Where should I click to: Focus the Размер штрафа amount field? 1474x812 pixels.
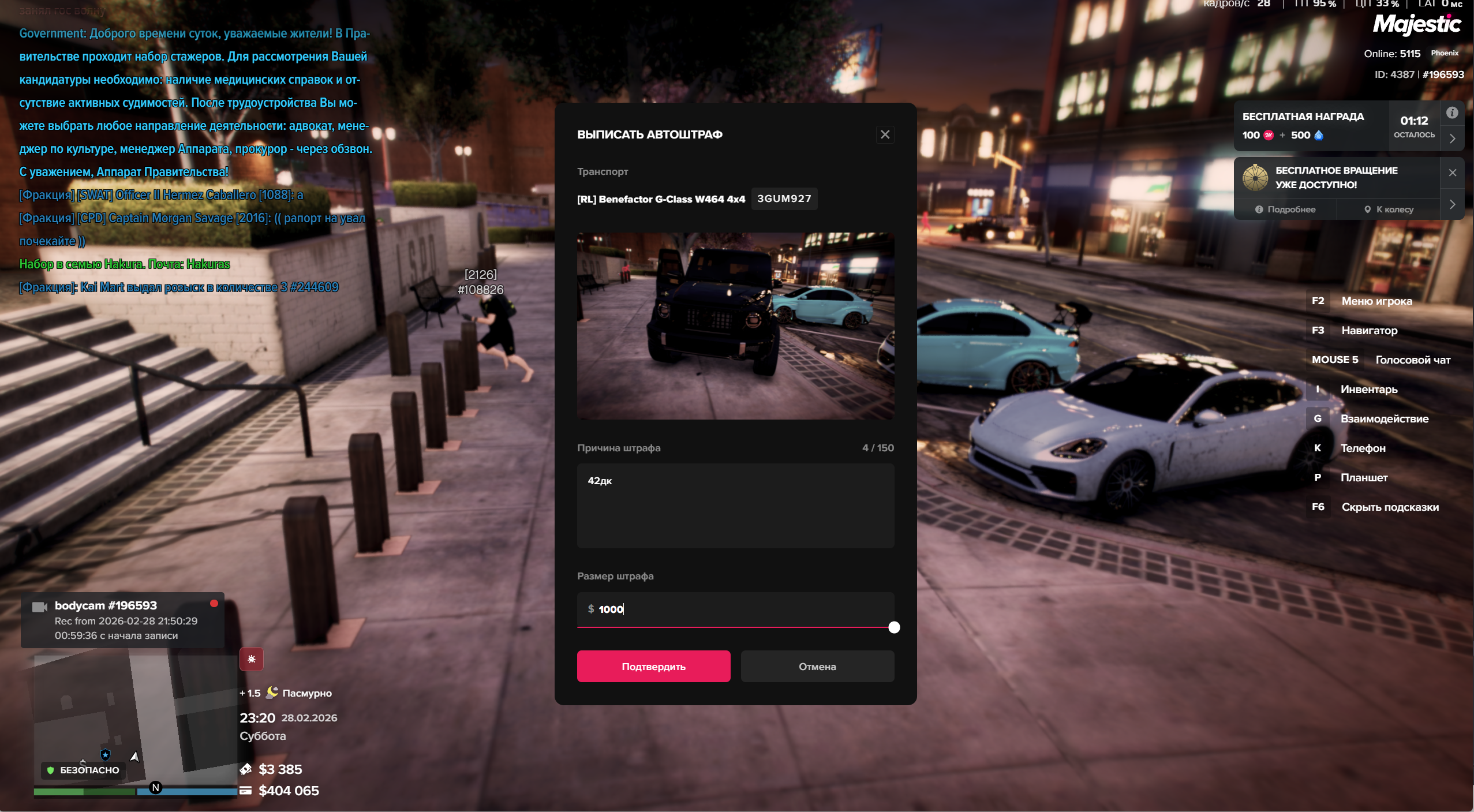(x=735, y=609)
